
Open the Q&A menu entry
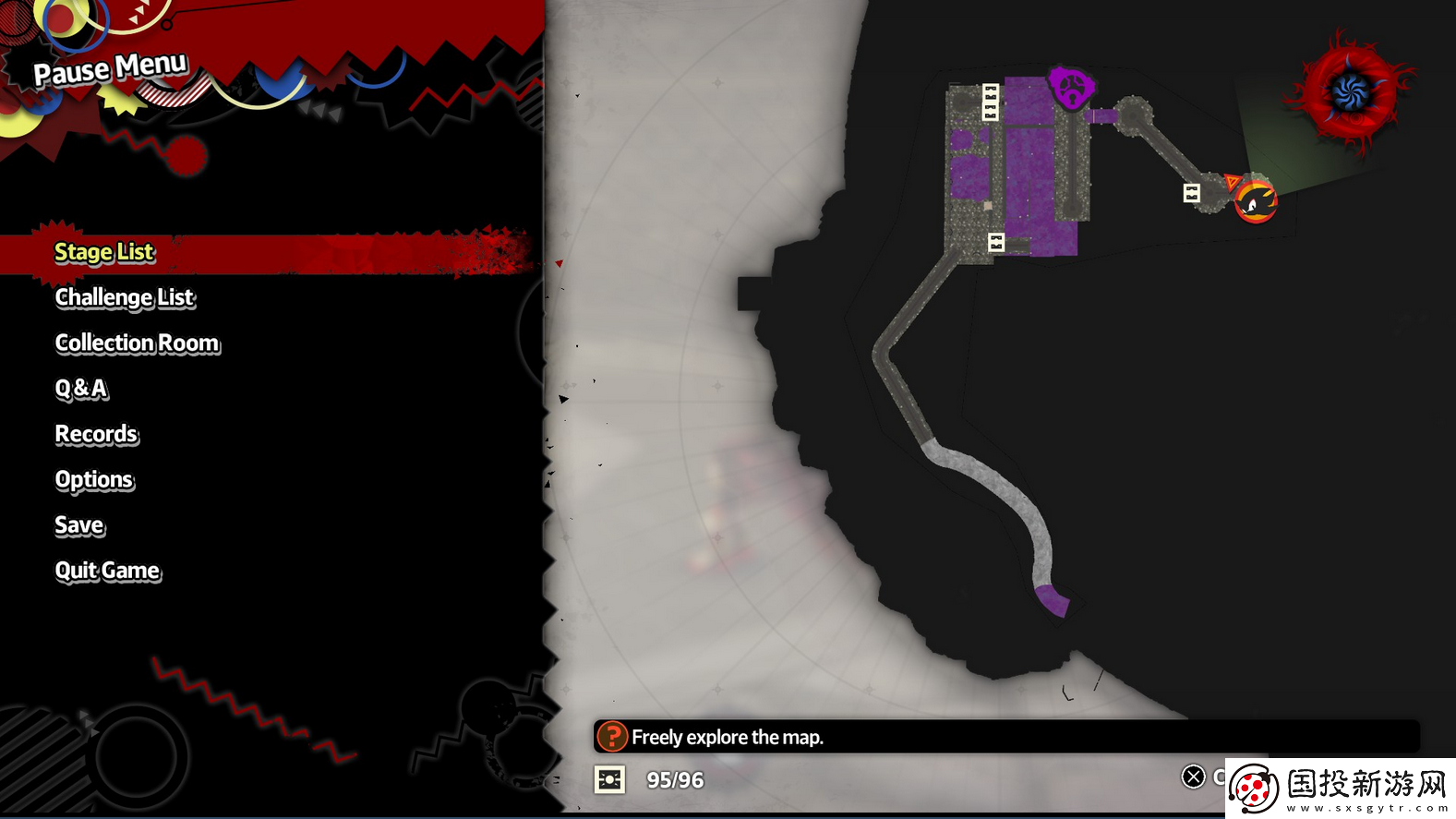(81, 389)
